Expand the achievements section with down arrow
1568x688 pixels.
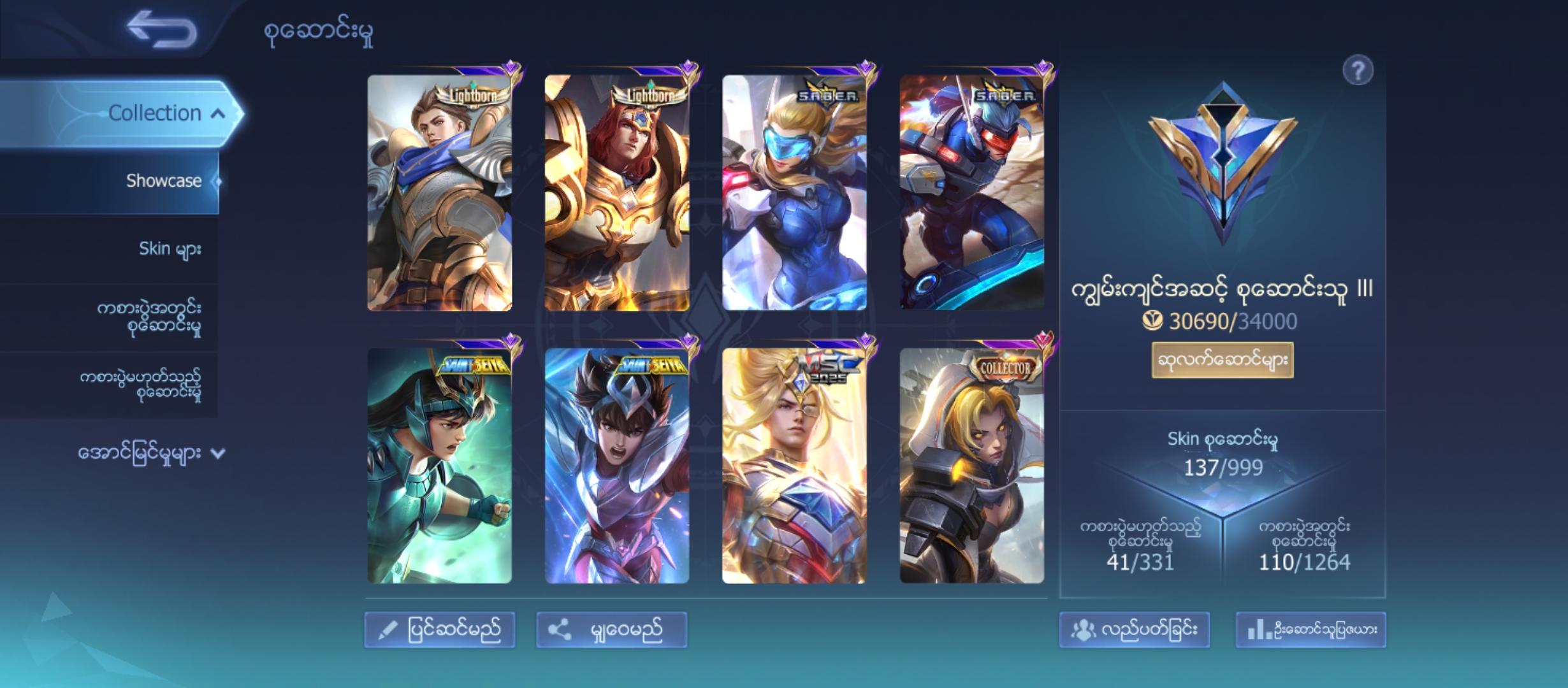[218, 454]
